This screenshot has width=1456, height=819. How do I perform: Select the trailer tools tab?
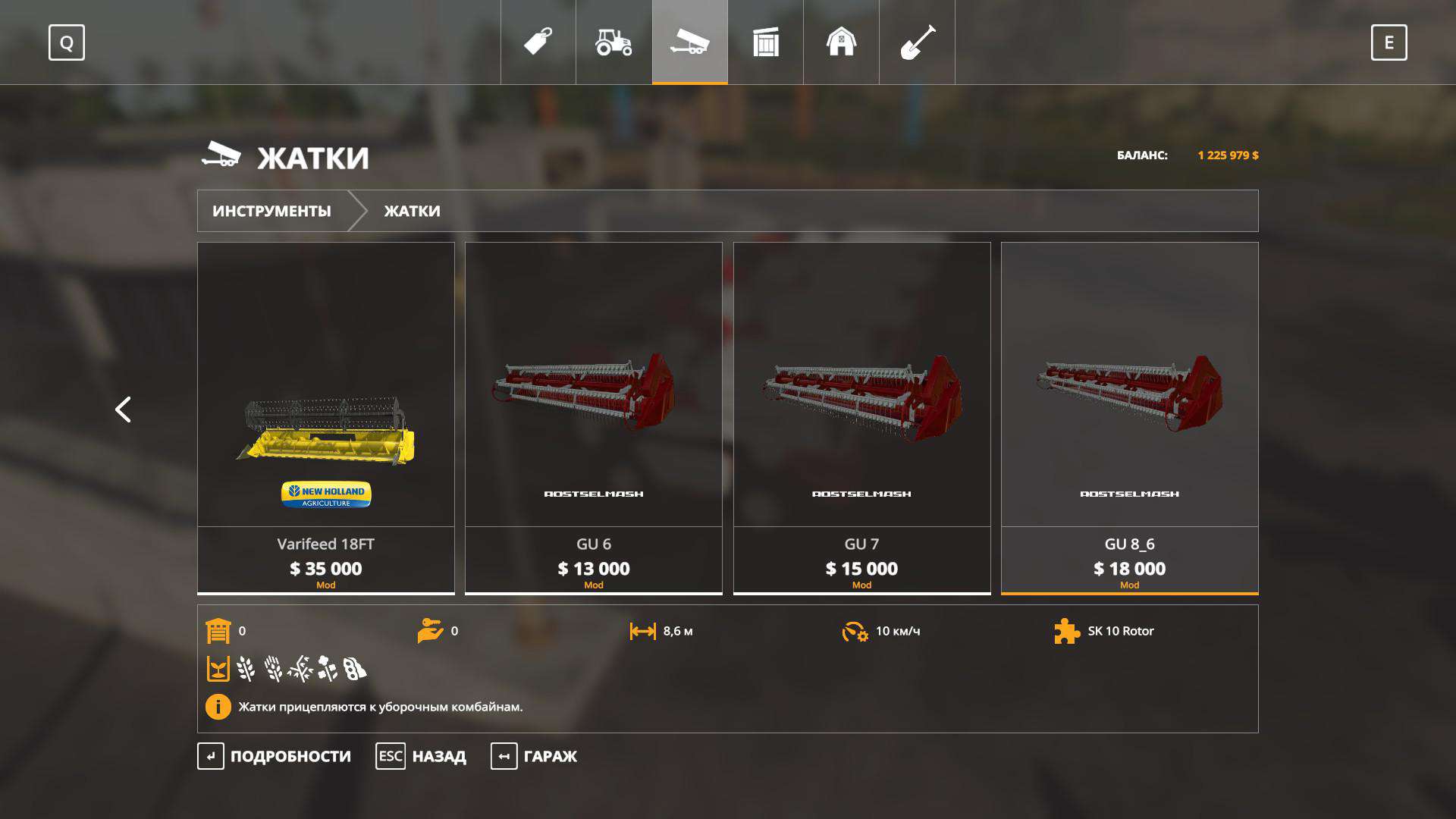689,42
